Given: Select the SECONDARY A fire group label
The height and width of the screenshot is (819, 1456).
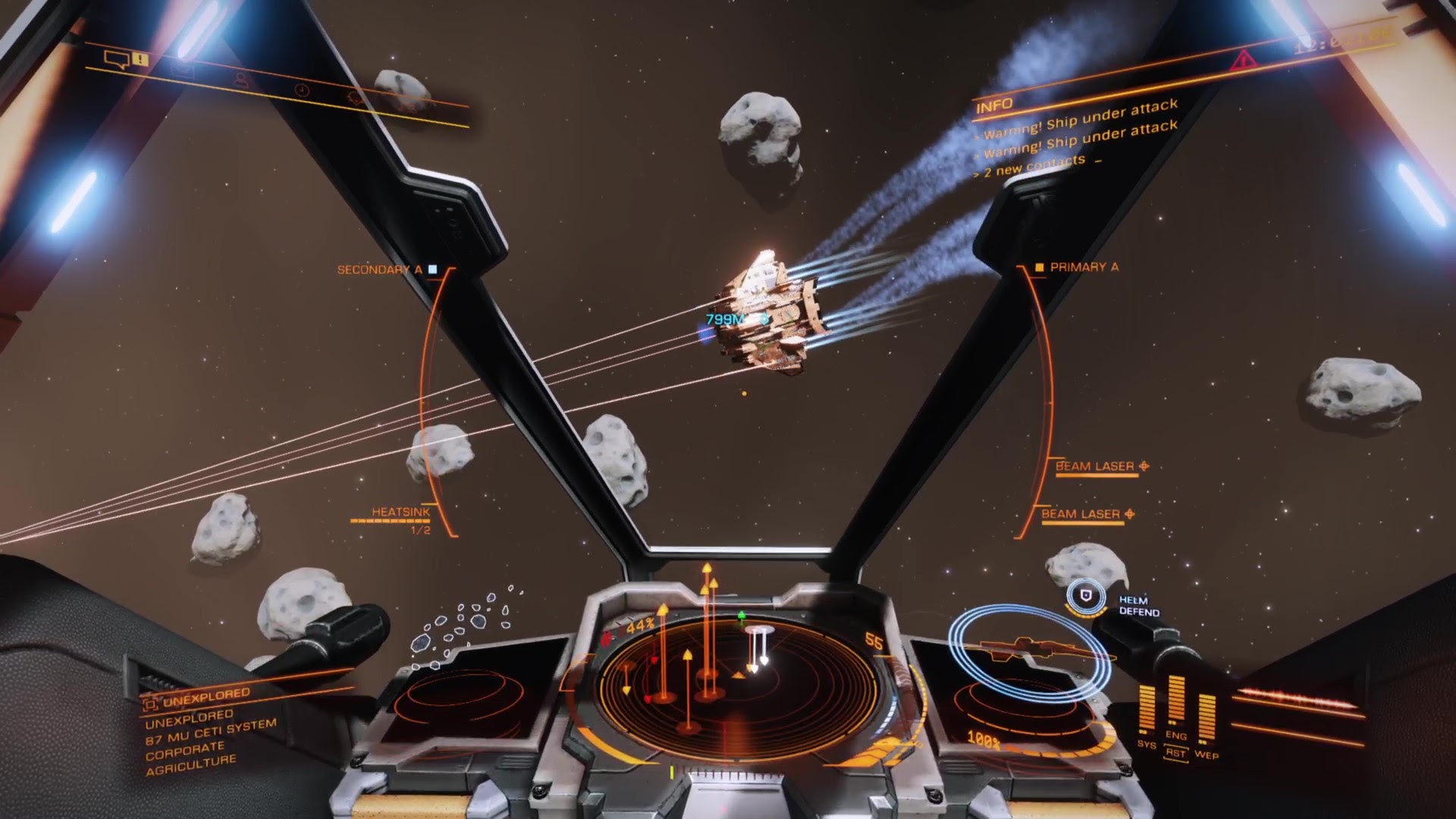Looking at the screenshot, I should 380,269.
